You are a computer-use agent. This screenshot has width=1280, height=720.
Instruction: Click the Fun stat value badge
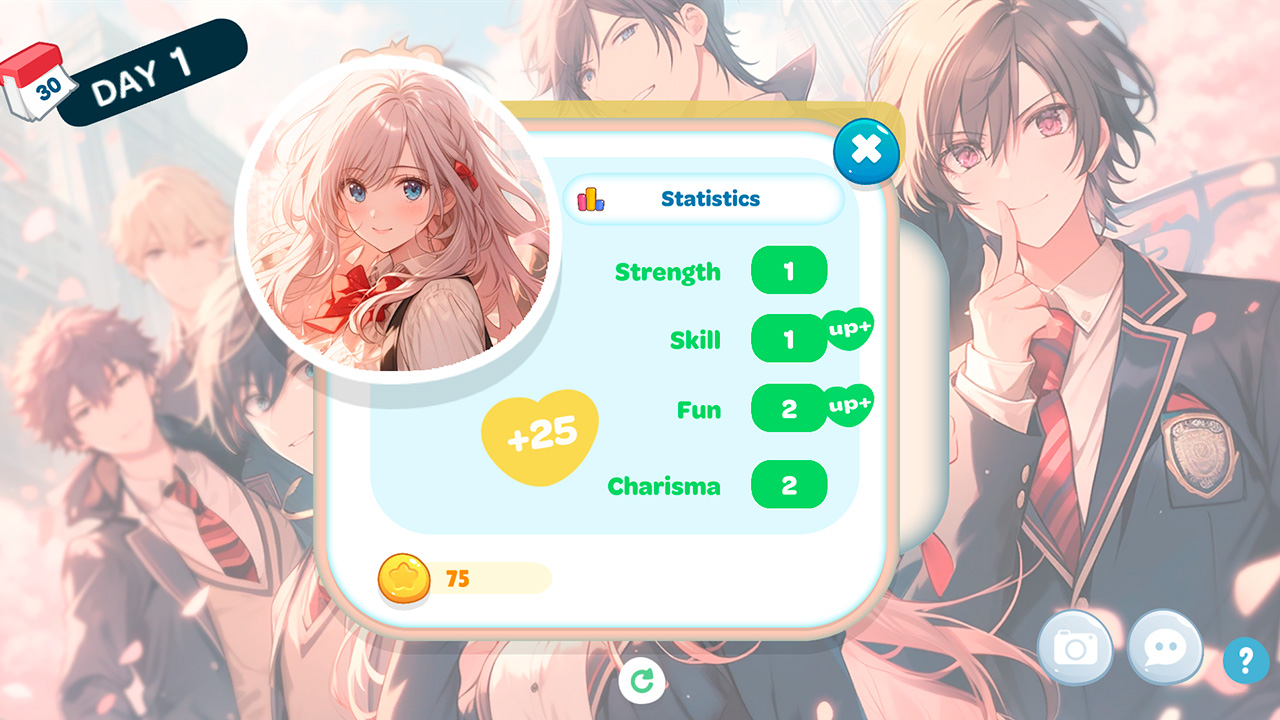tap(789, 408)
